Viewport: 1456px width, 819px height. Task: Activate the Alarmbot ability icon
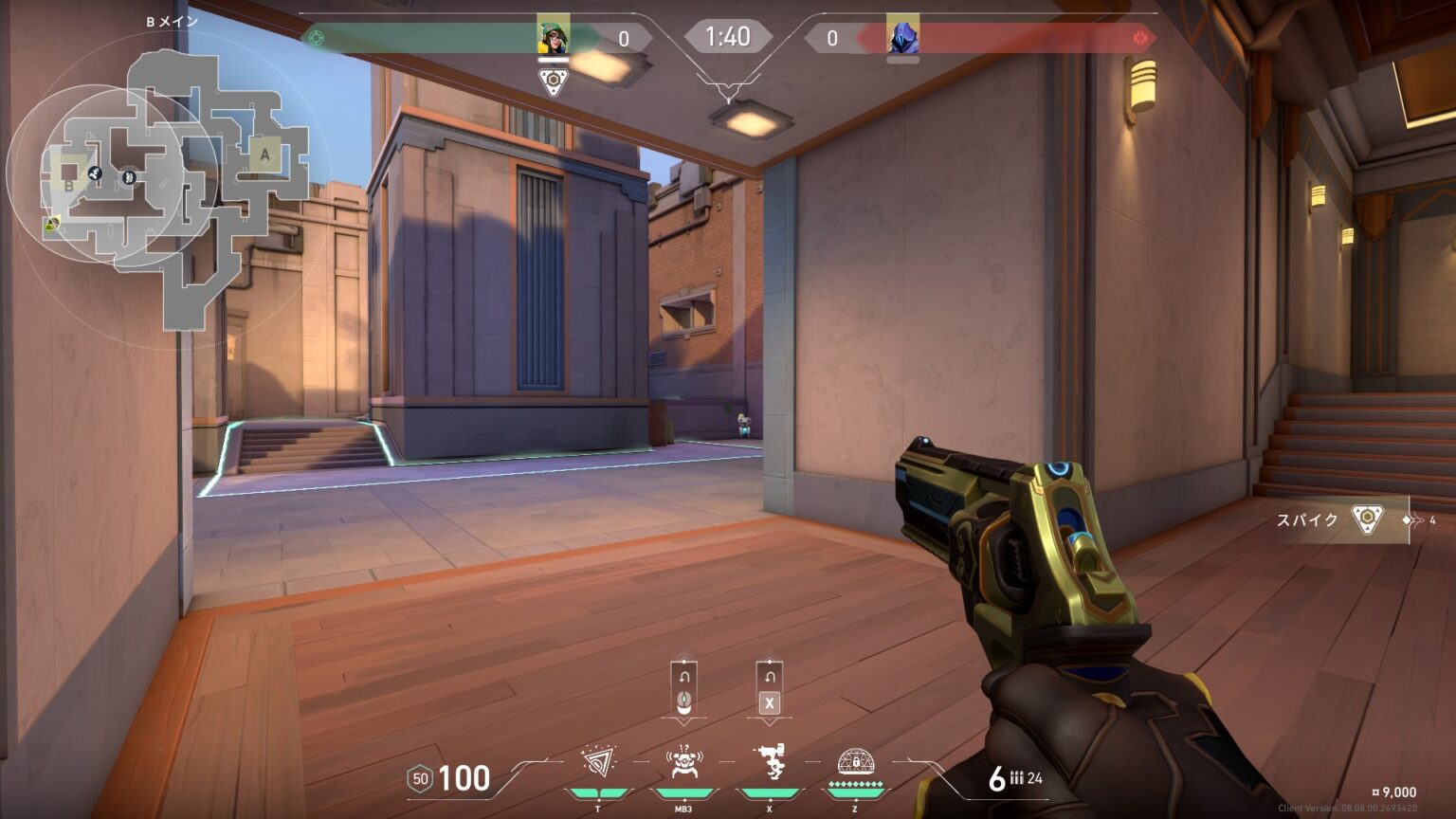[x=683, y=762]
